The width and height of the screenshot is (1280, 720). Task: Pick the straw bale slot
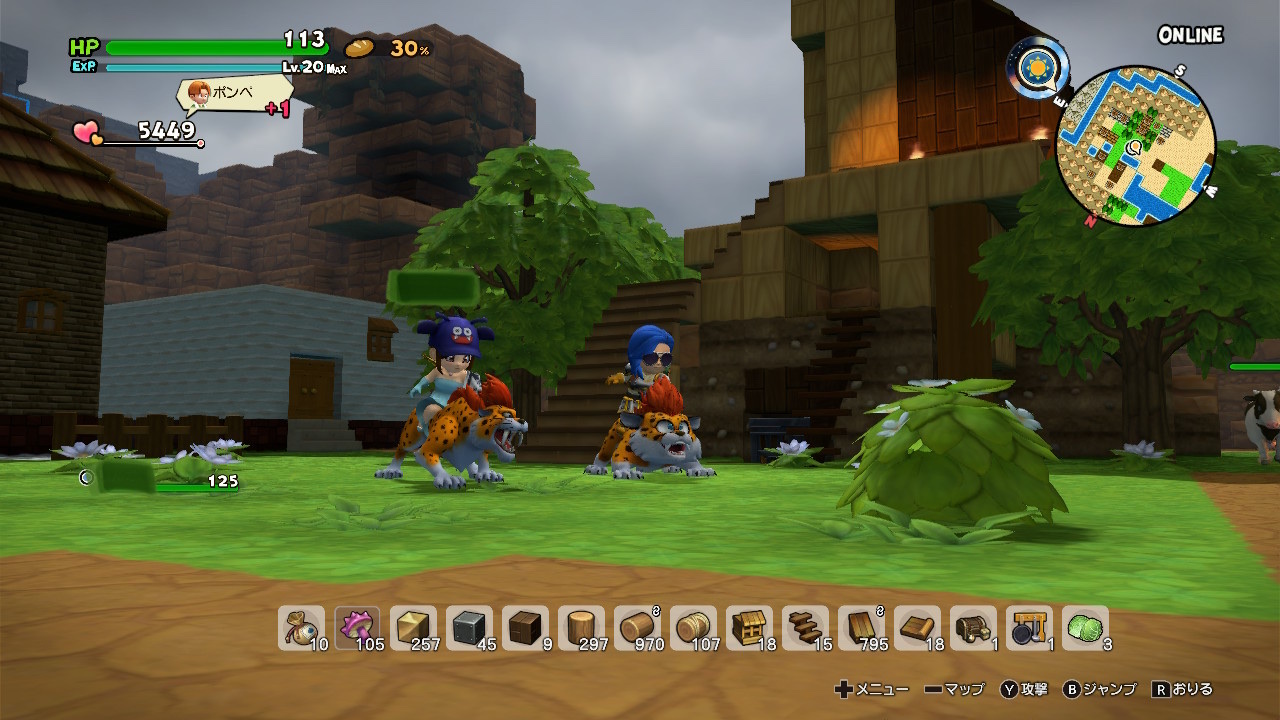pos(693,629)
